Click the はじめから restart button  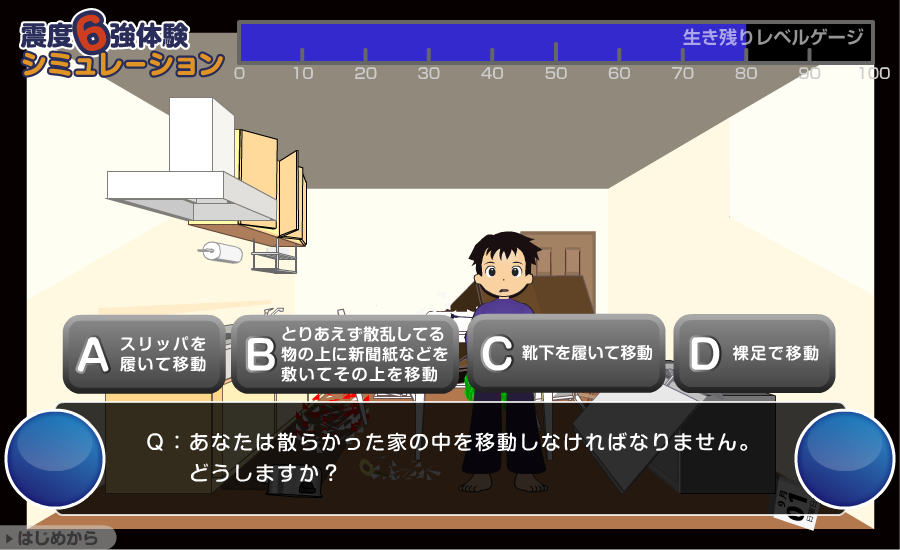pos(58,539)
